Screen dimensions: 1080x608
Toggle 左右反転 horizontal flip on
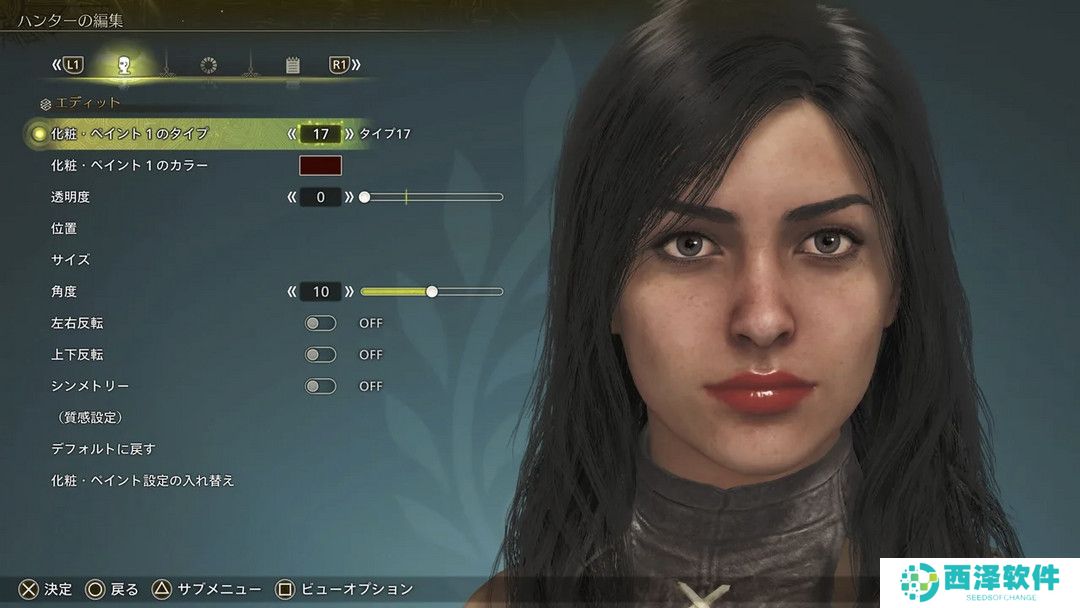pyautogui.click(x=320, y=323)
